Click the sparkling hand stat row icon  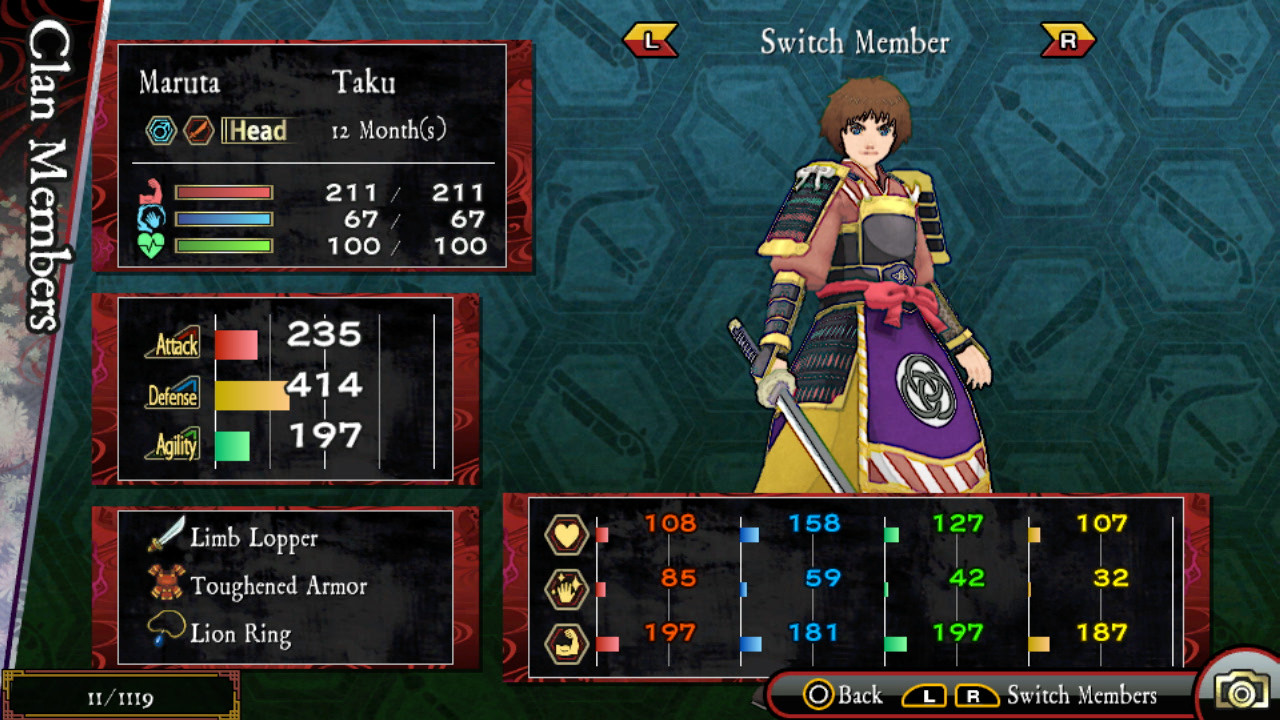coord(566,589)
